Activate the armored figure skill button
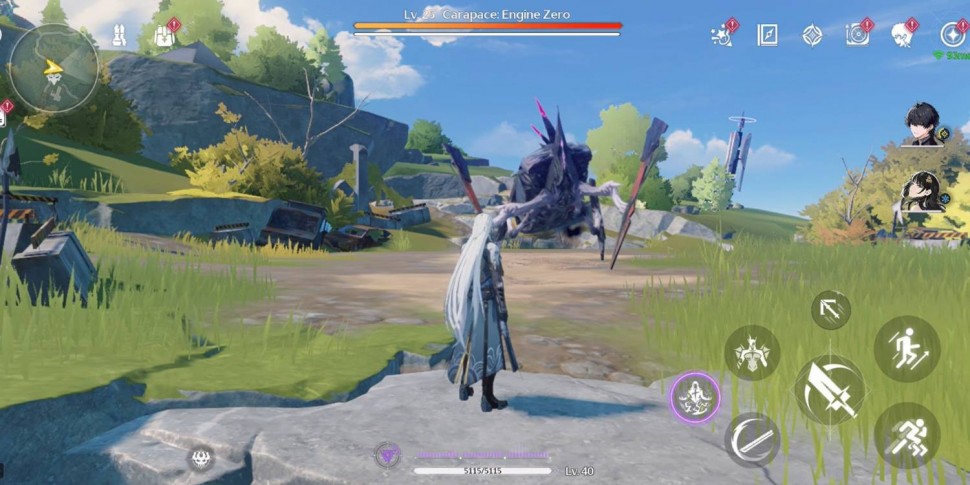 752,352
